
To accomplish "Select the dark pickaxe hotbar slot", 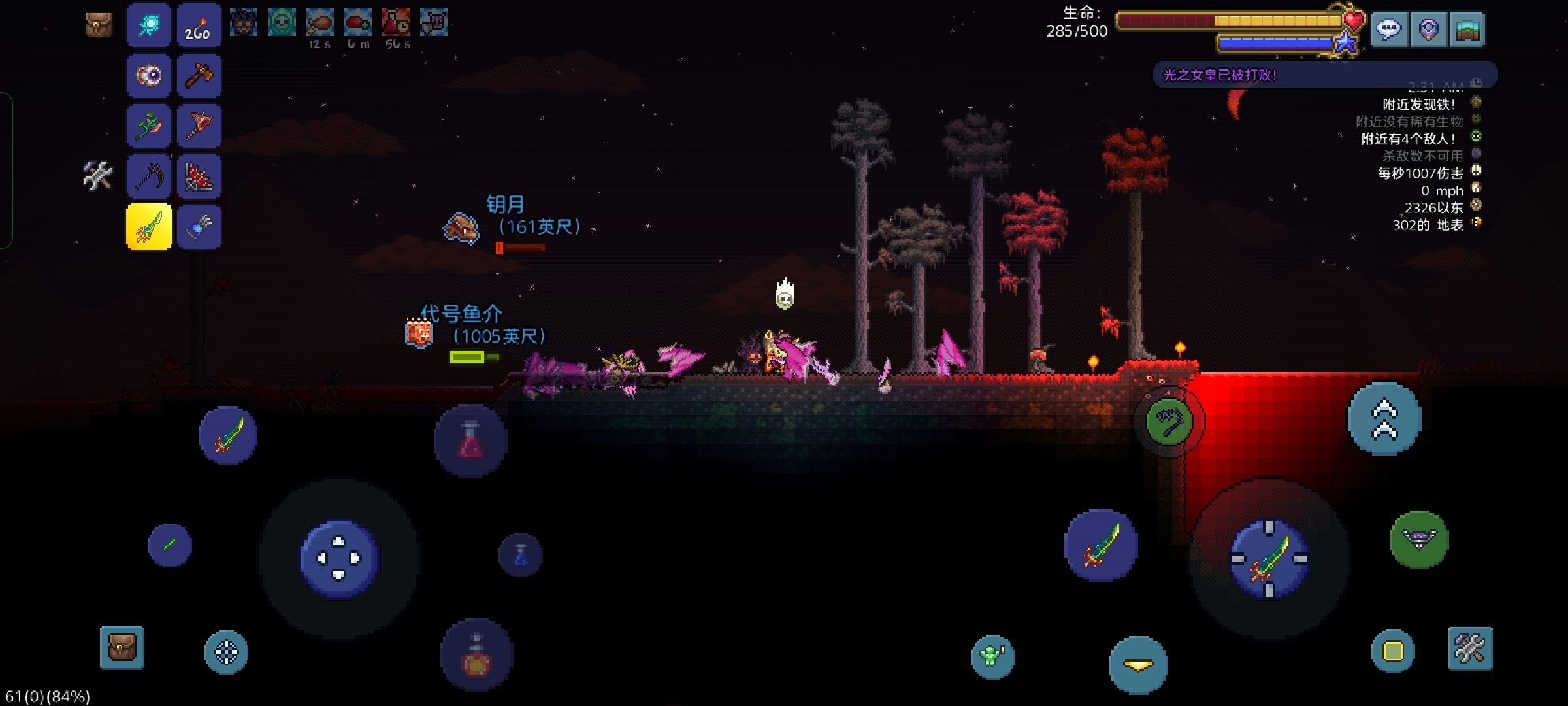I will tap(149, 176).
